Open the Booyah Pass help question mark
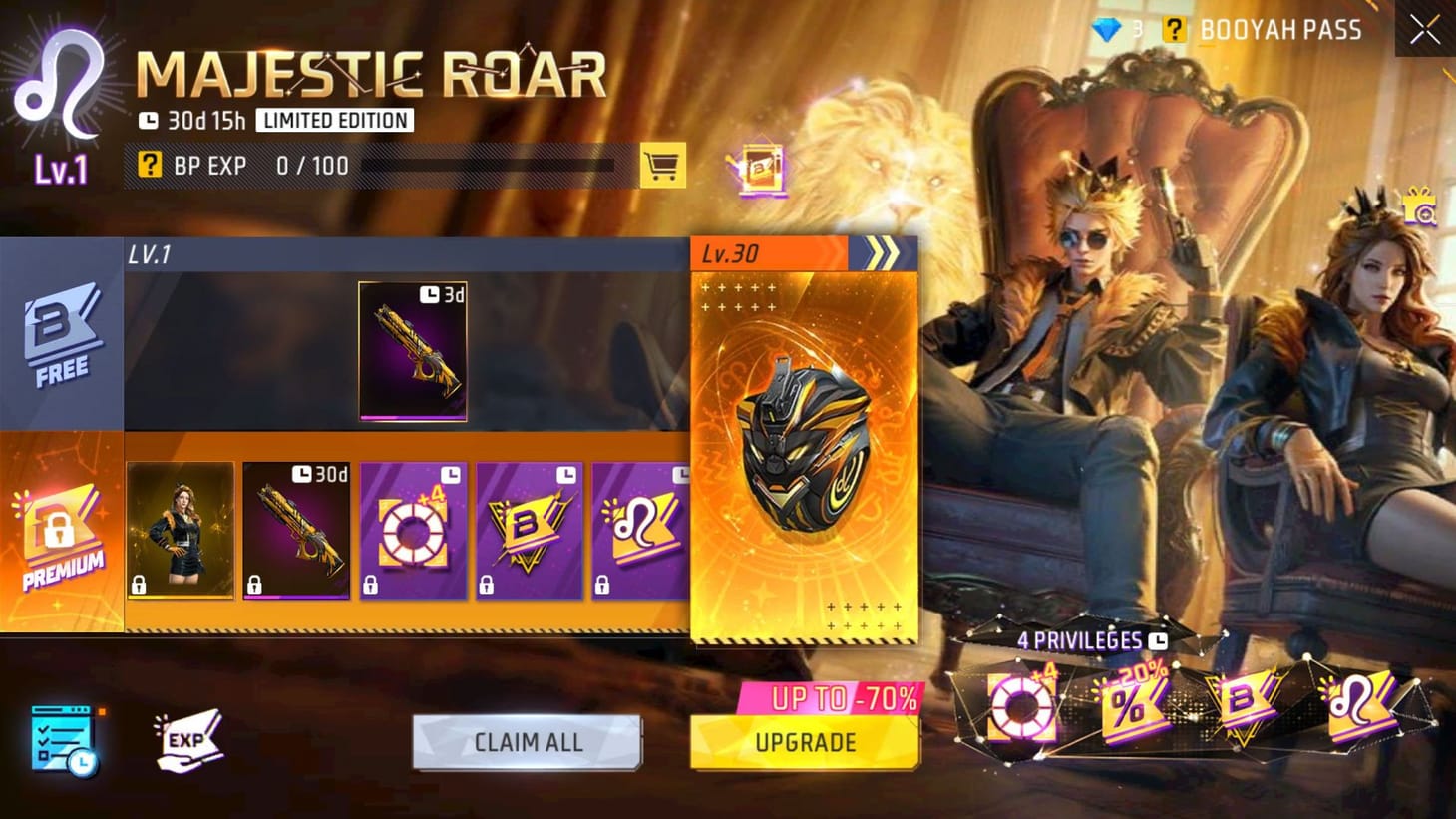1456x819 pixels. point(1174,30)
